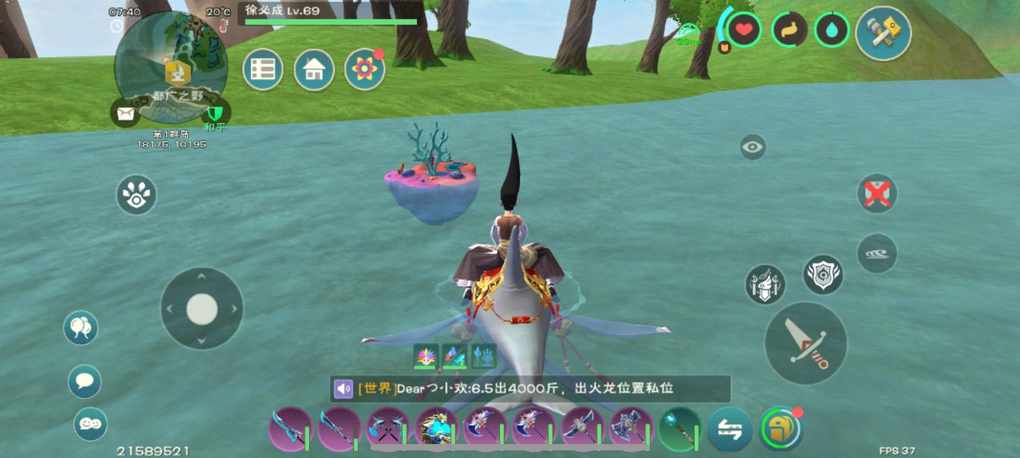Image resolution: width=1020 pixels, height=458 pixels.
Task: Open the balloons icon button
Action: (81, 327)
